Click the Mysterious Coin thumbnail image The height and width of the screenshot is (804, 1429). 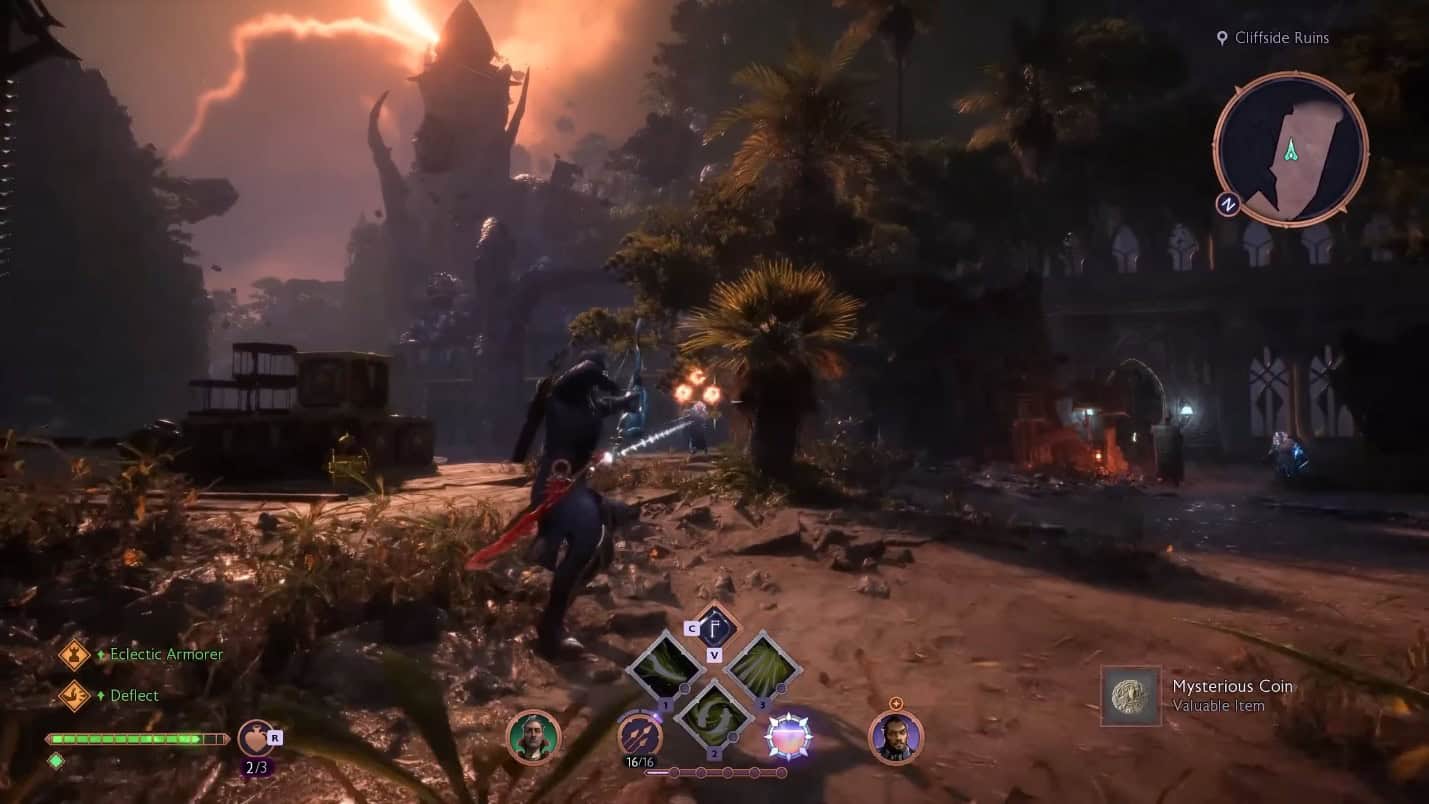coord(1131,694)
